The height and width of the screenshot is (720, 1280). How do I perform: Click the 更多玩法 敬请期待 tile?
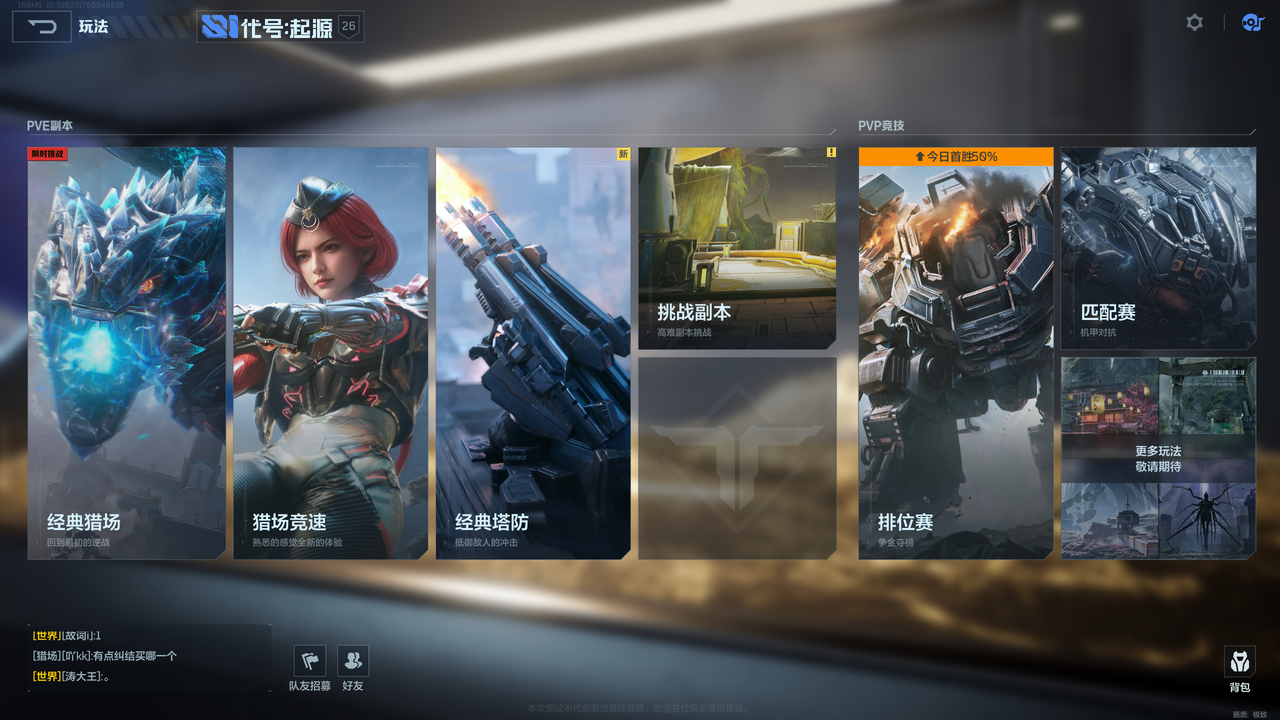click(x=1158, y=458)
